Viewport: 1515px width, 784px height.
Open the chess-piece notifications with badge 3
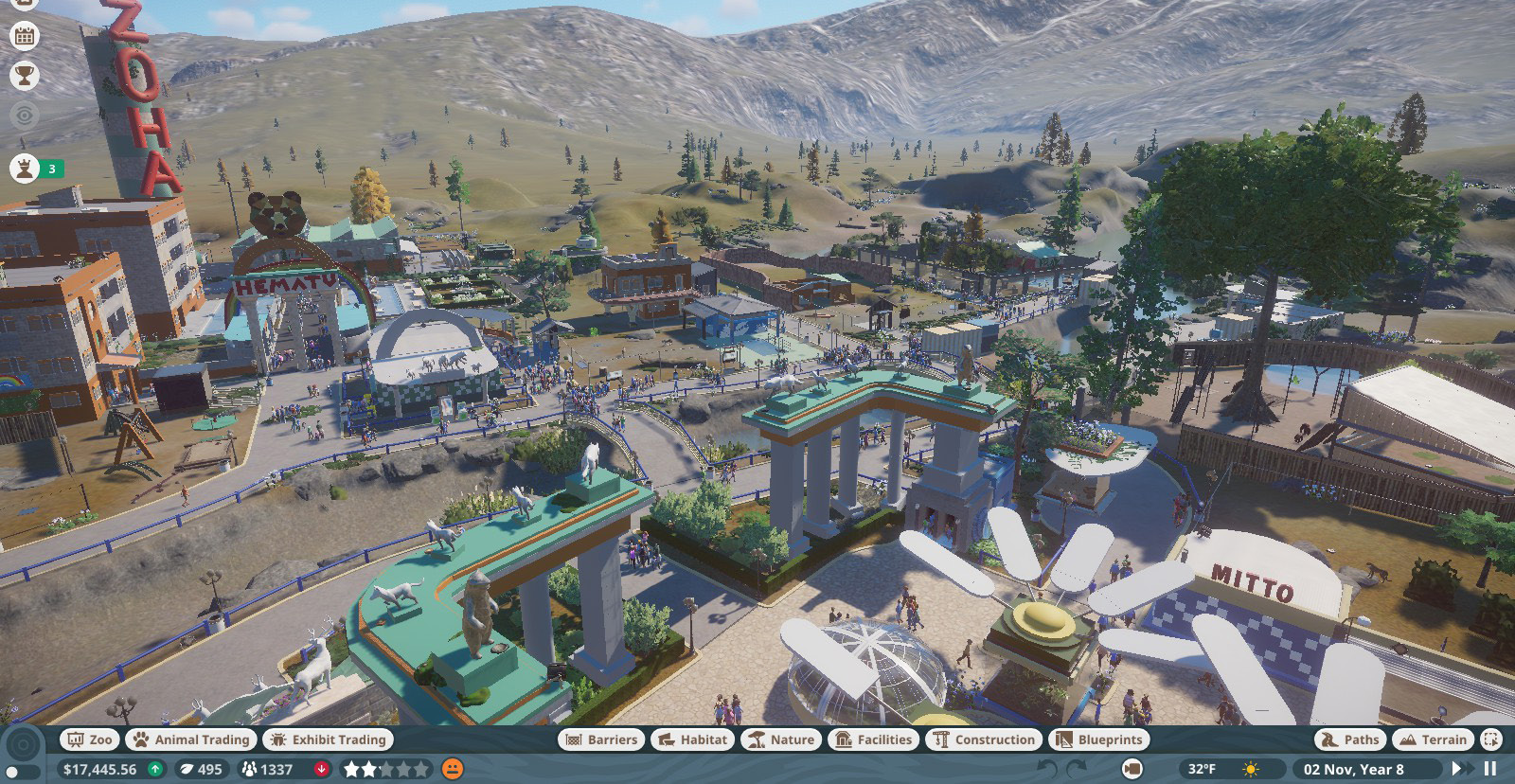click(24, 169)
